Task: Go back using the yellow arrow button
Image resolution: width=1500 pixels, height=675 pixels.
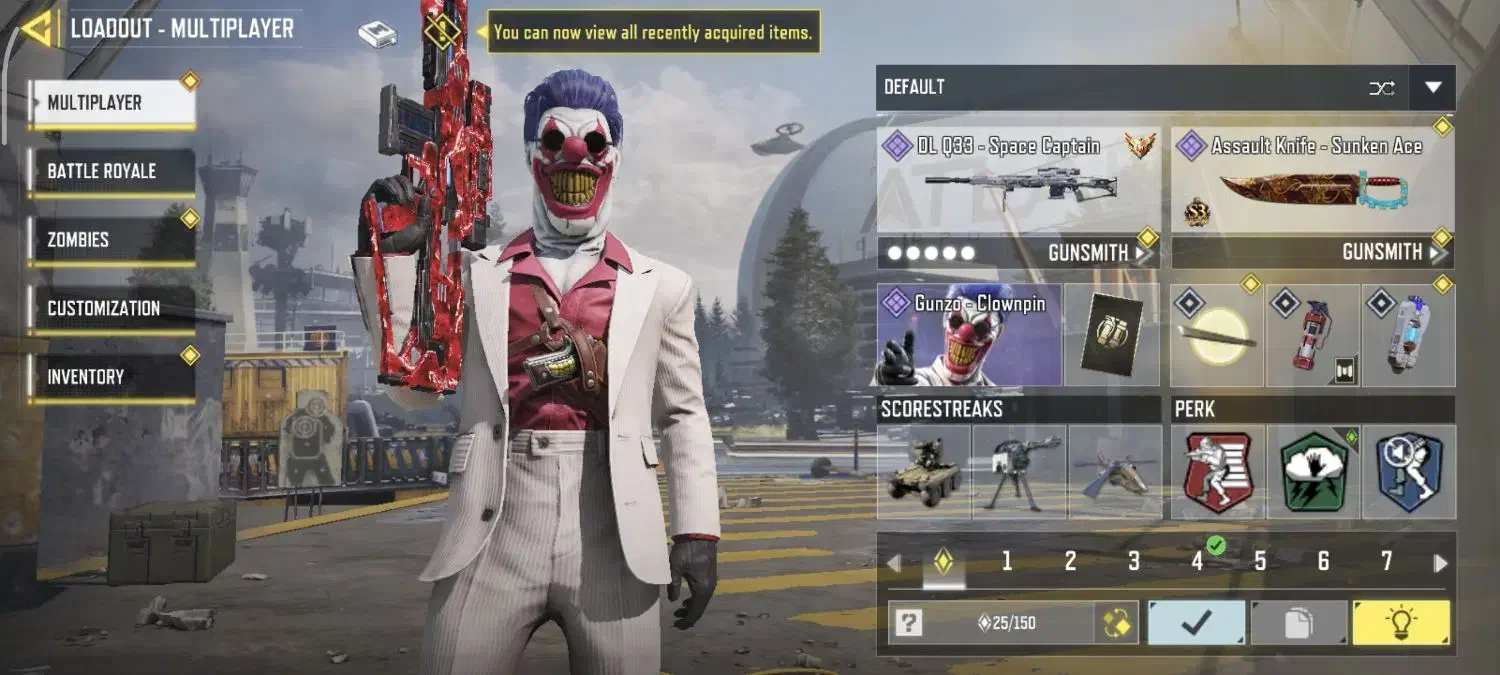Action: click(x=38, y=28)
